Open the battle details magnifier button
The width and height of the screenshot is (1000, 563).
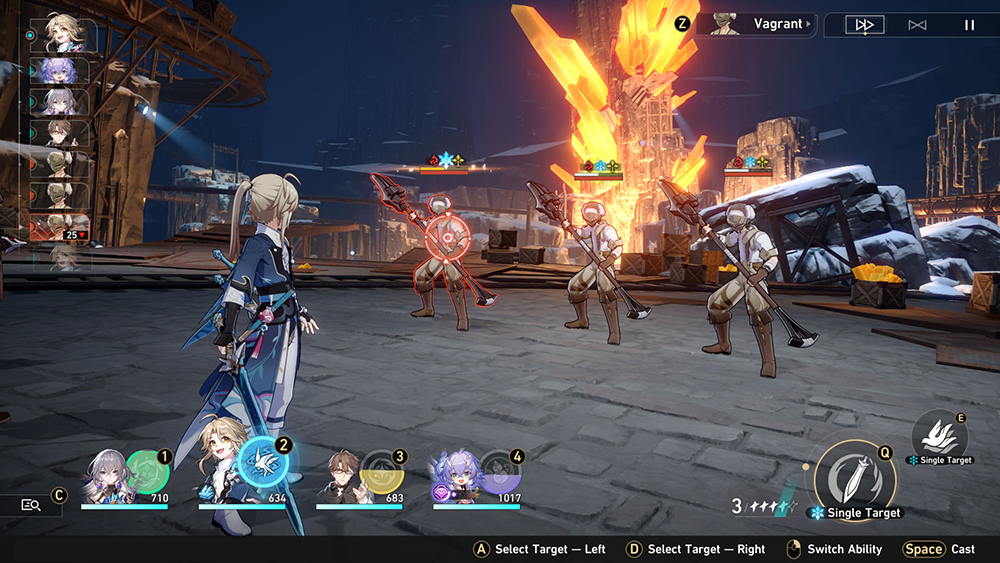point(31,505)
